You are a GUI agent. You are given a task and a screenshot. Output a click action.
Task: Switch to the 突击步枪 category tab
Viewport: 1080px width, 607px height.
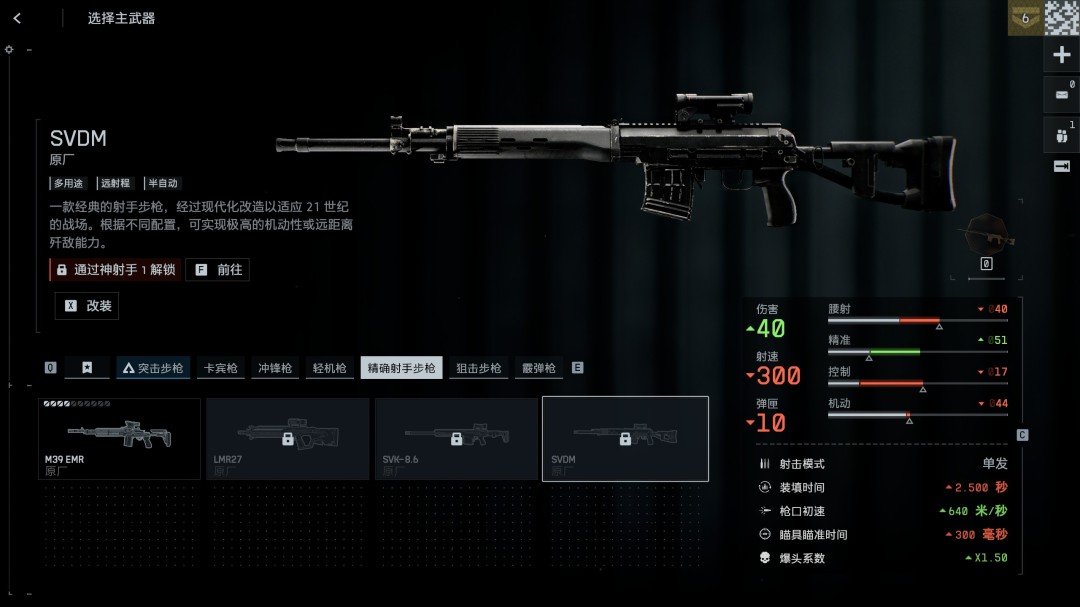[153, 368]
